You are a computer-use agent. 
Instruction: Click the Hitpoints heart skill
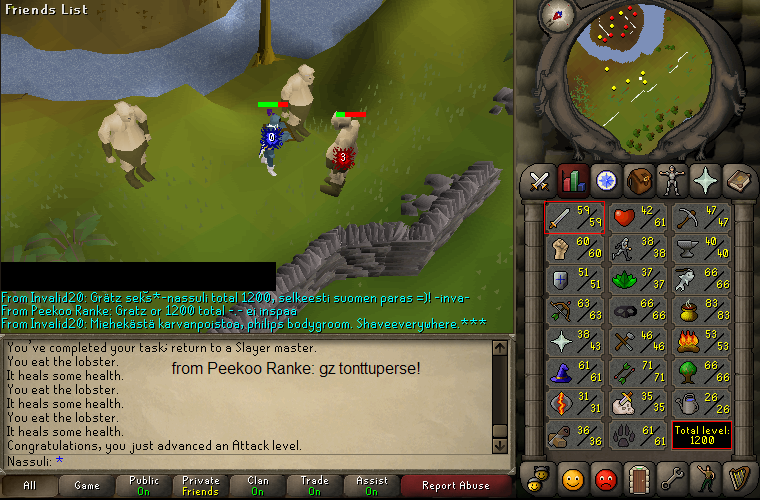coord(636,216)
